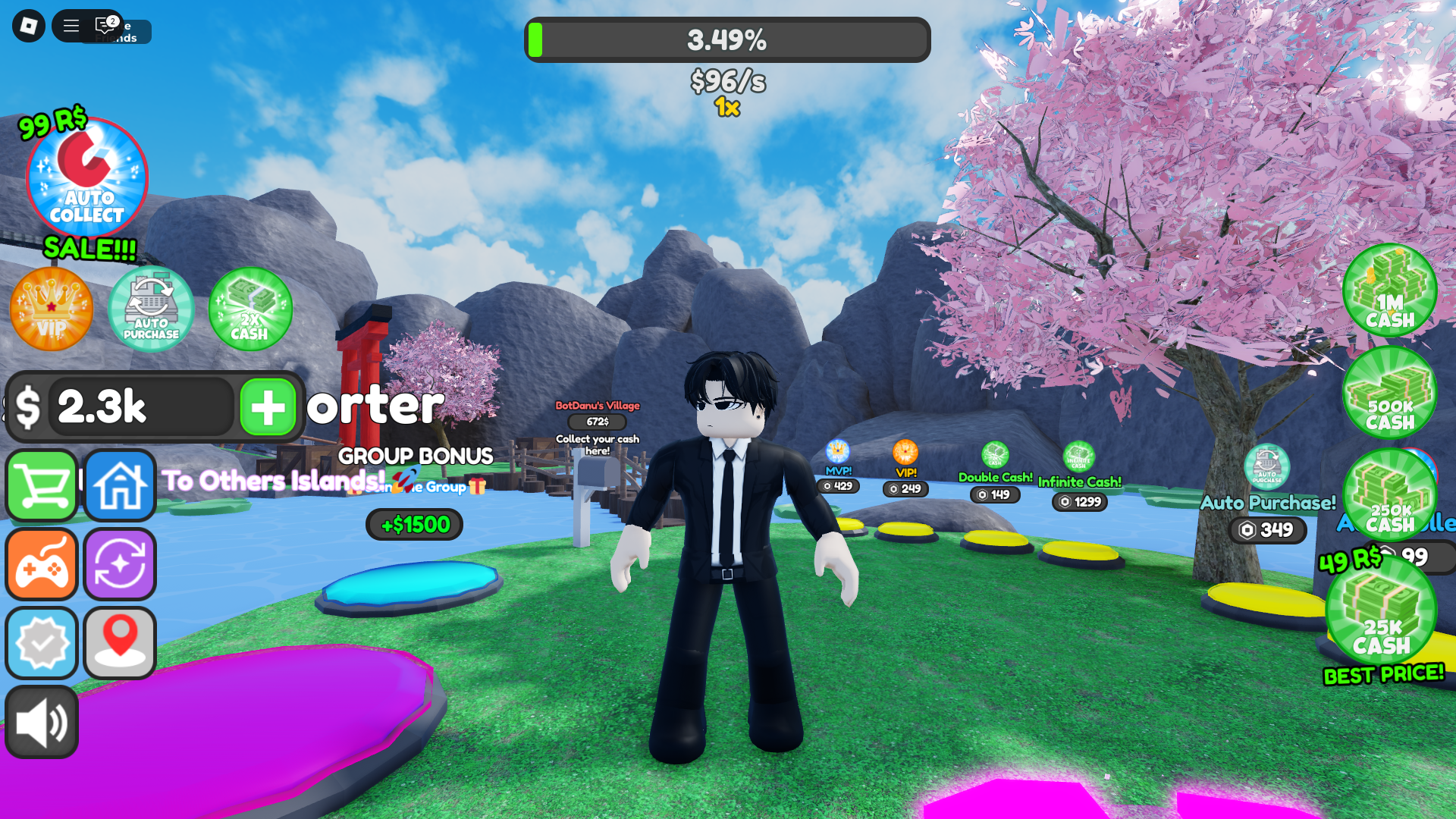Click the cash balance field showing 2.3k
The height and width of the screenshot is (819, 1456).
click(140, 408)
